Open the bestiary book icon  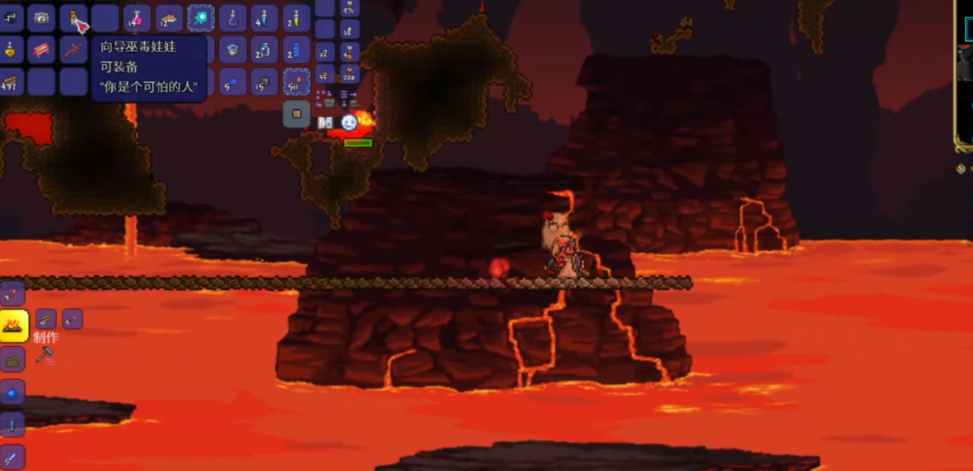click(x=325, y=122)
